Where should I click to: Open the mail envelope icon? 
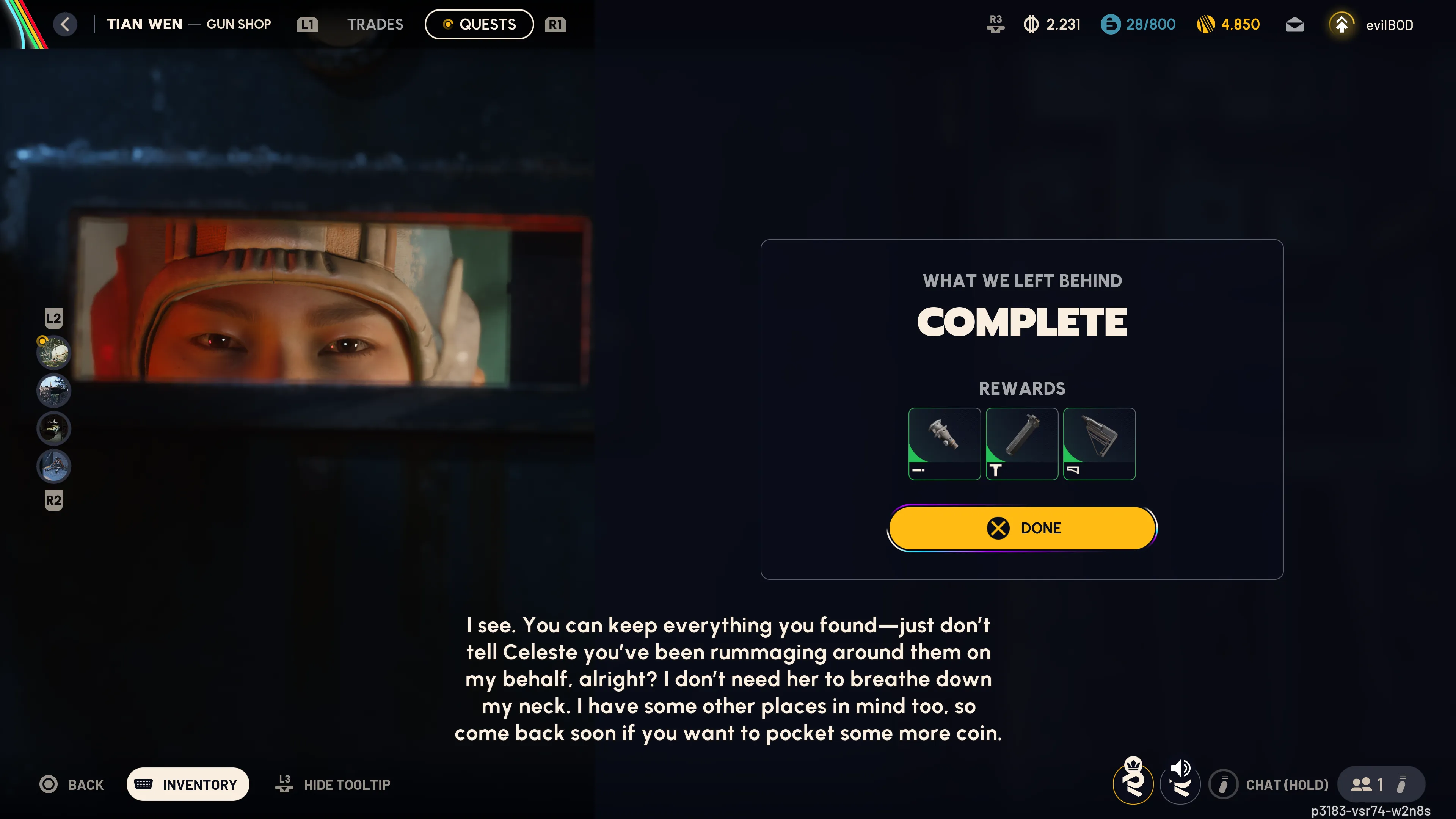tap(1294, 24)
